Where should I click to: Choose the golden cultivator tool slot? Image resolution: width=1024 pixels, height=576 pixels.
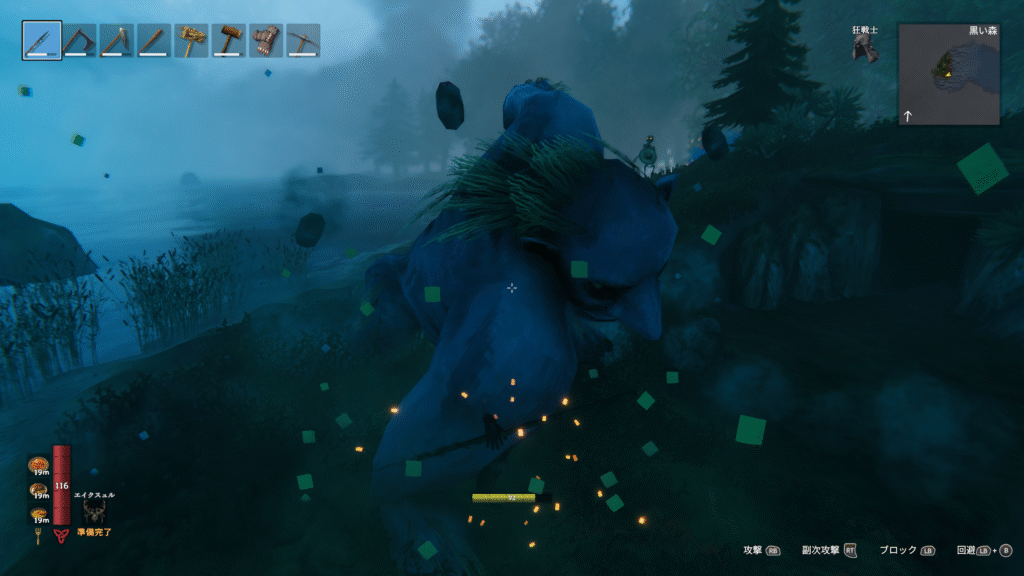tap(192, 40)
